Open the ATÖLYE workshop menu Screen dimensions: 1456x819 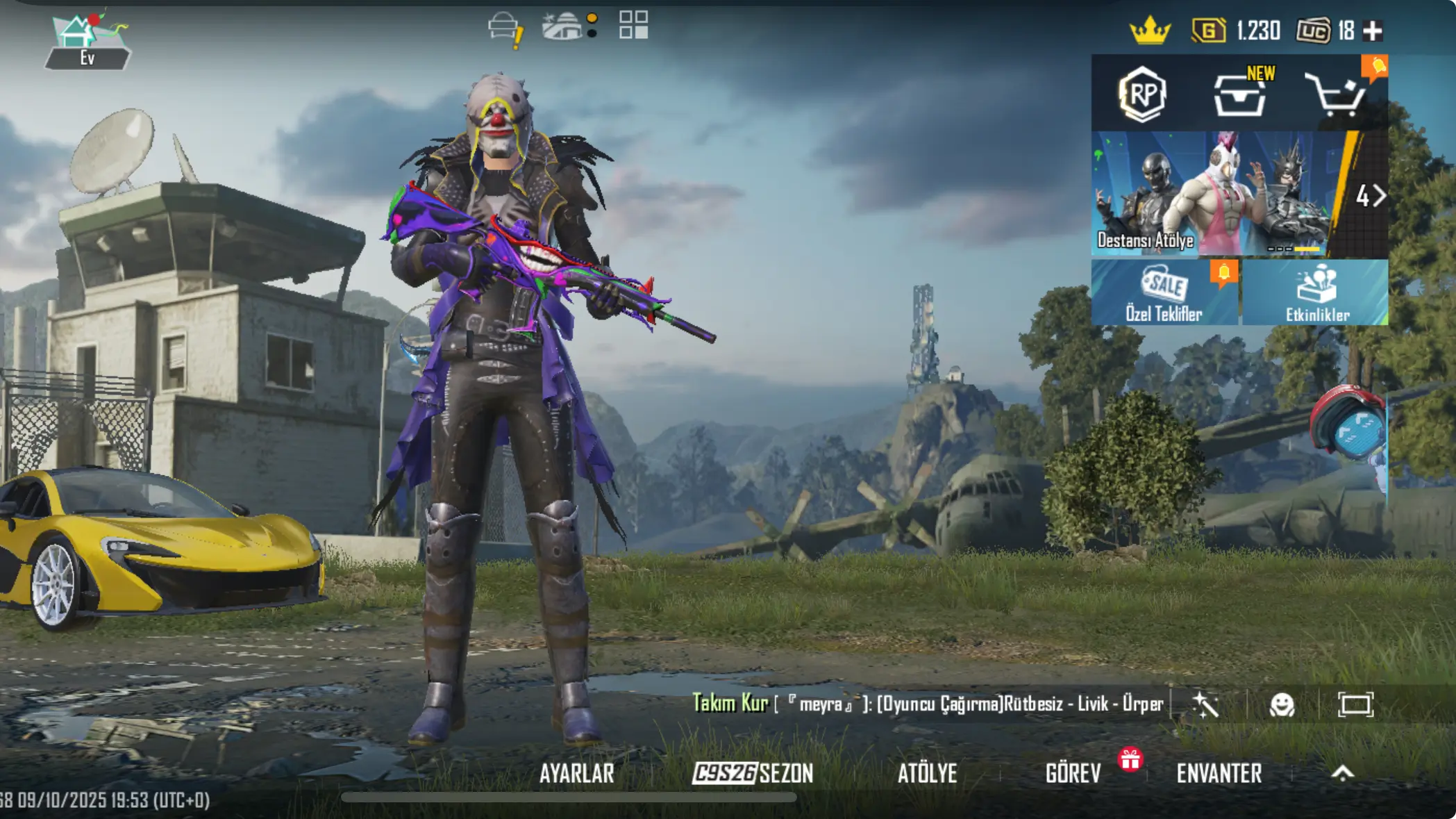coord(927,773)
